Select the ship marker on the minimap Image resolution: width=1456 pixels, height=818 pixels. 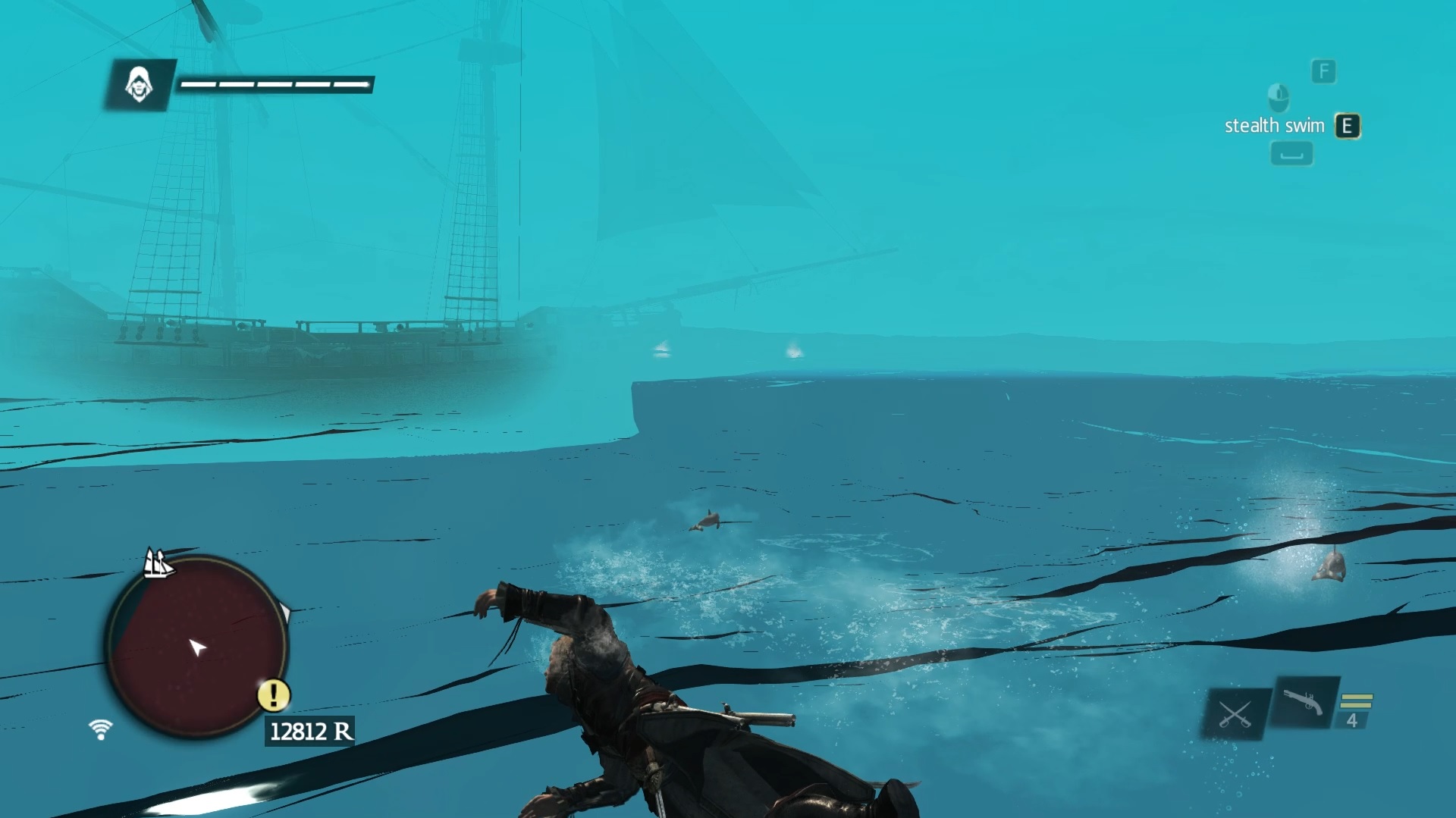158,564
